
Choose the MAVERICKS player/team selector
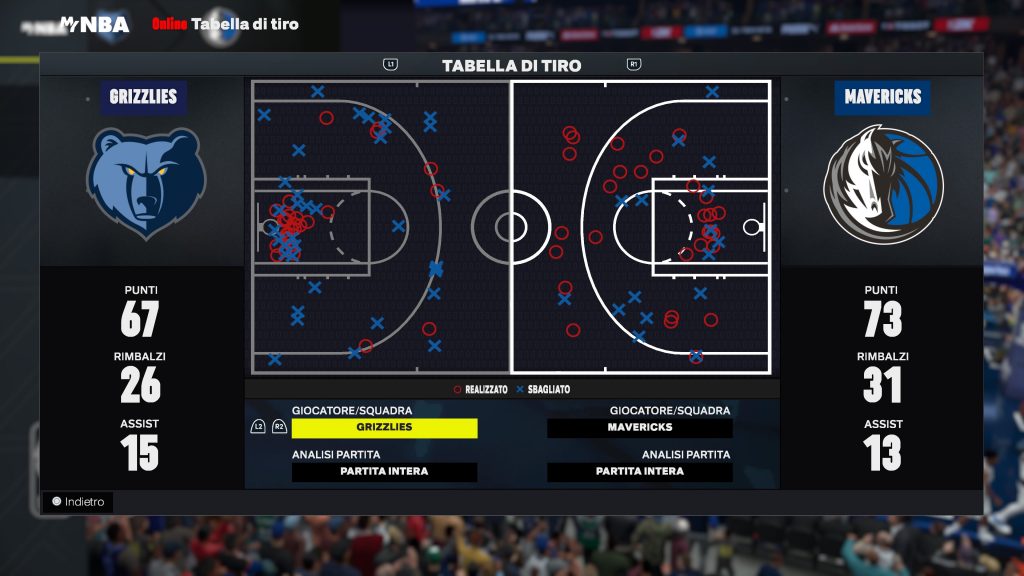[640, 428]
